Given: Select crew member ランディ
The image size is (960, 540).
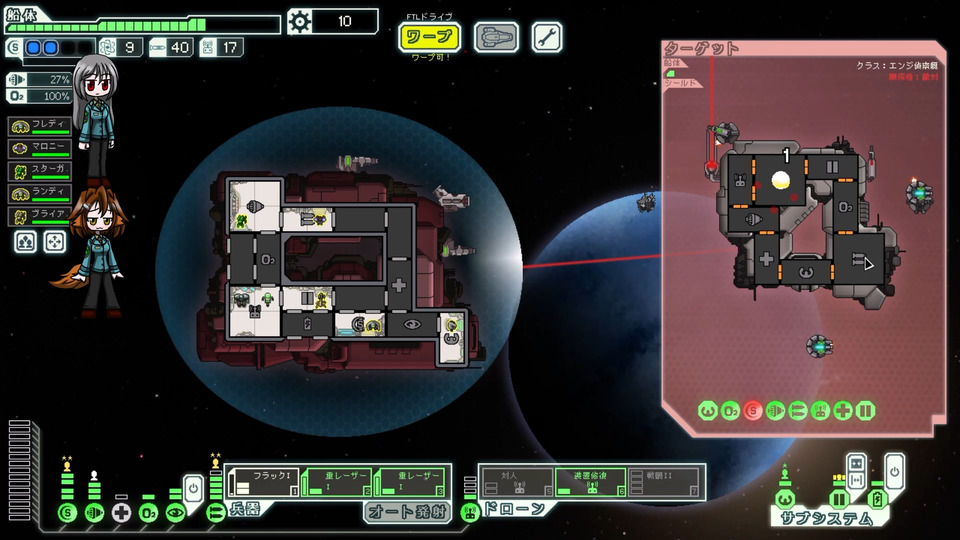Looking at the screenshot, I should click(41, 193).
